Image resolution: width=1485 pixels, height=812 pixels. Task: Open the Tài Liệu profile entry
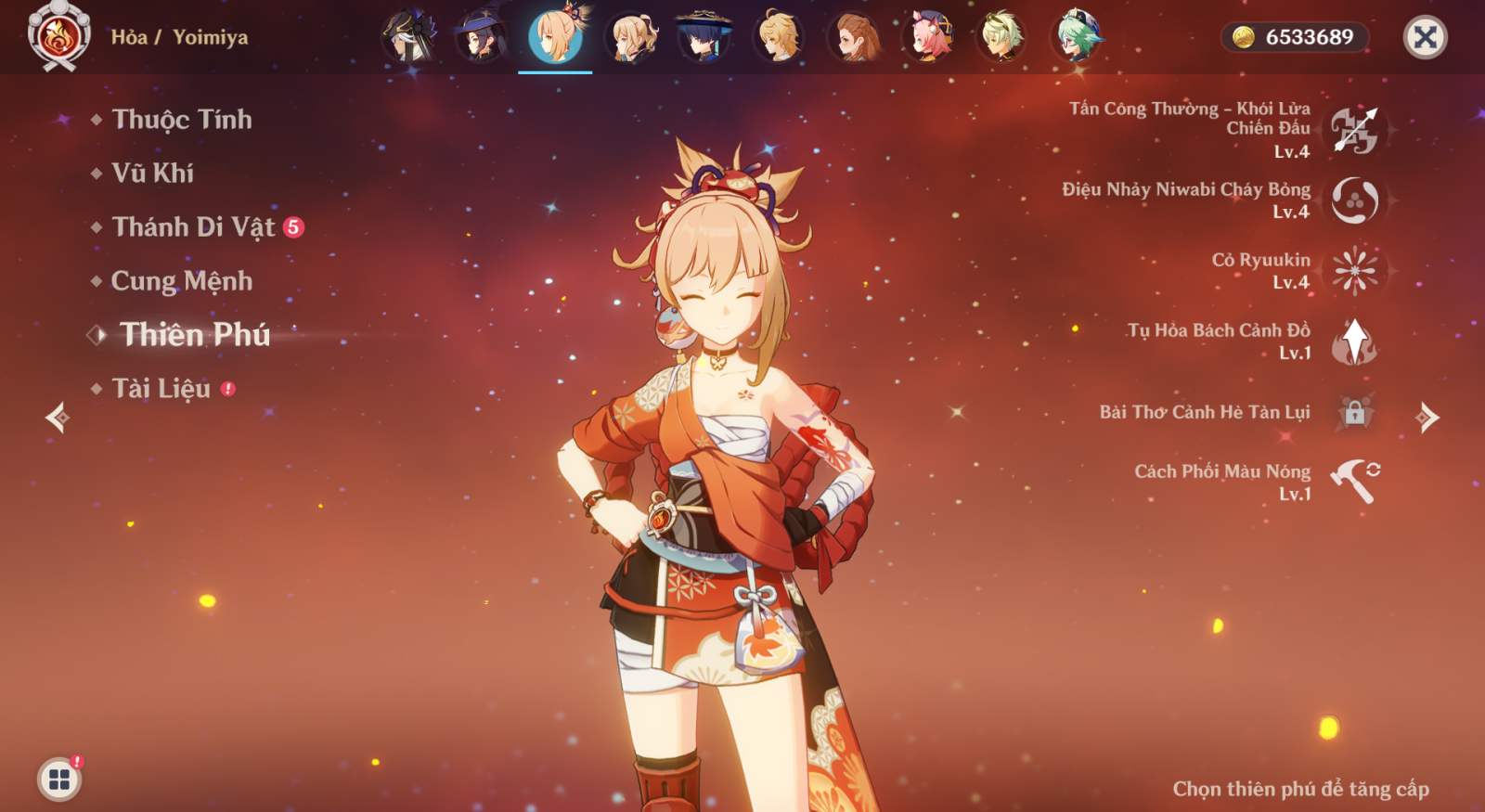pos(161,389)
